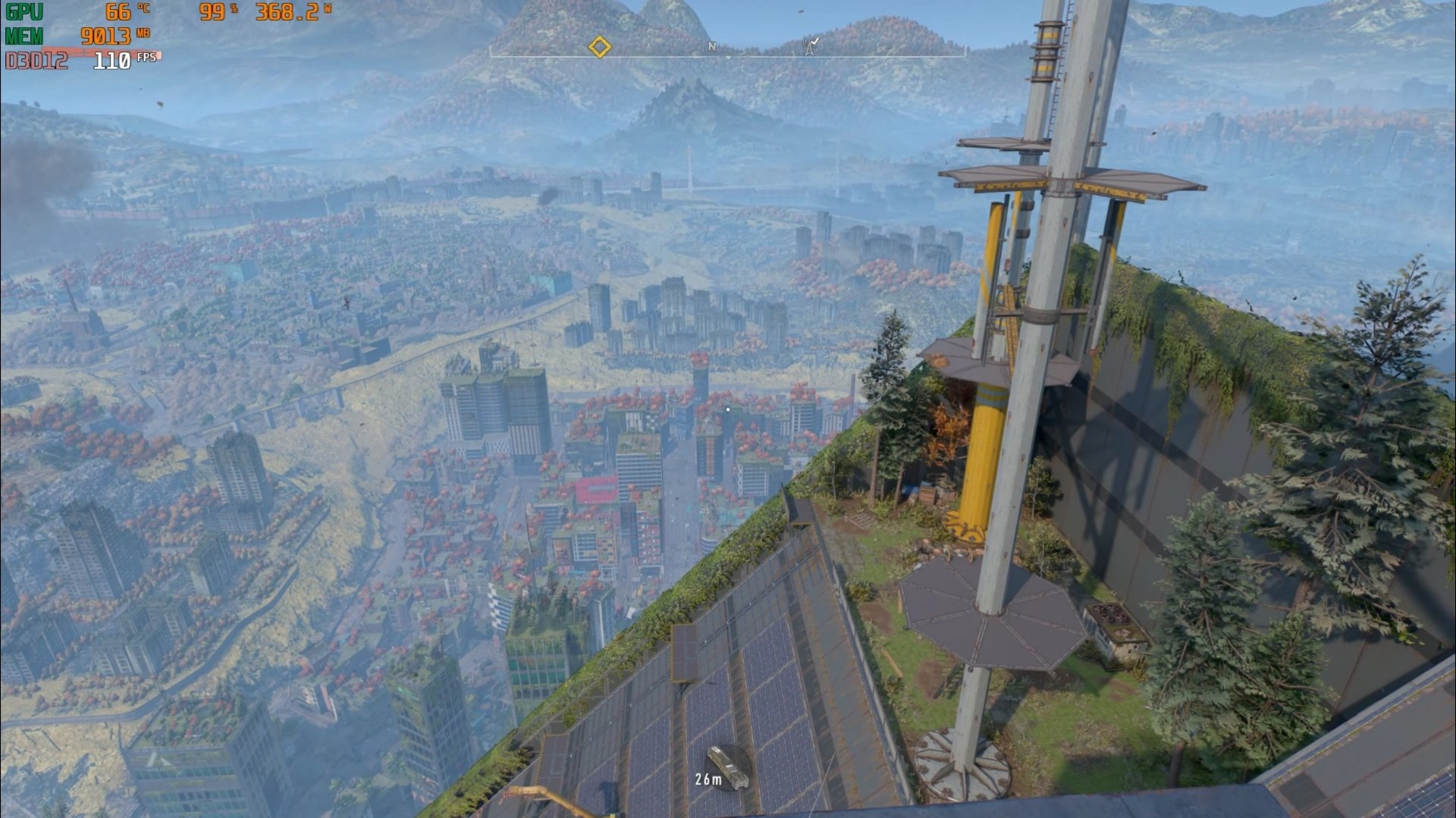Select the 26m distance waypoint marker
The height and width of the screenshot is (818, 1456).
tap(728, 767)
